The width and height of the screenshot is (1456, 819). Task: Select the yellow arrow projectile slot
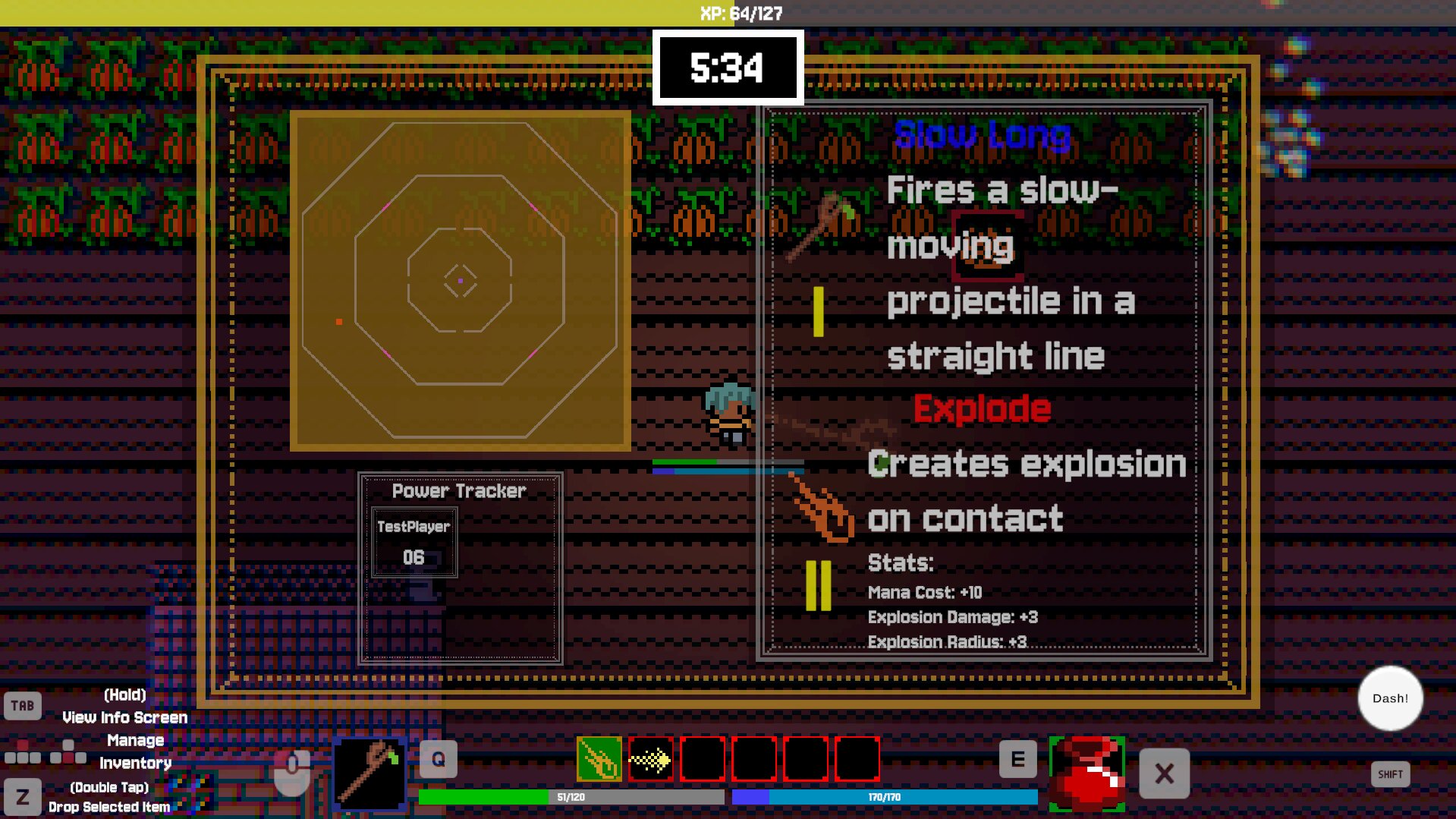tap(650, 759)
